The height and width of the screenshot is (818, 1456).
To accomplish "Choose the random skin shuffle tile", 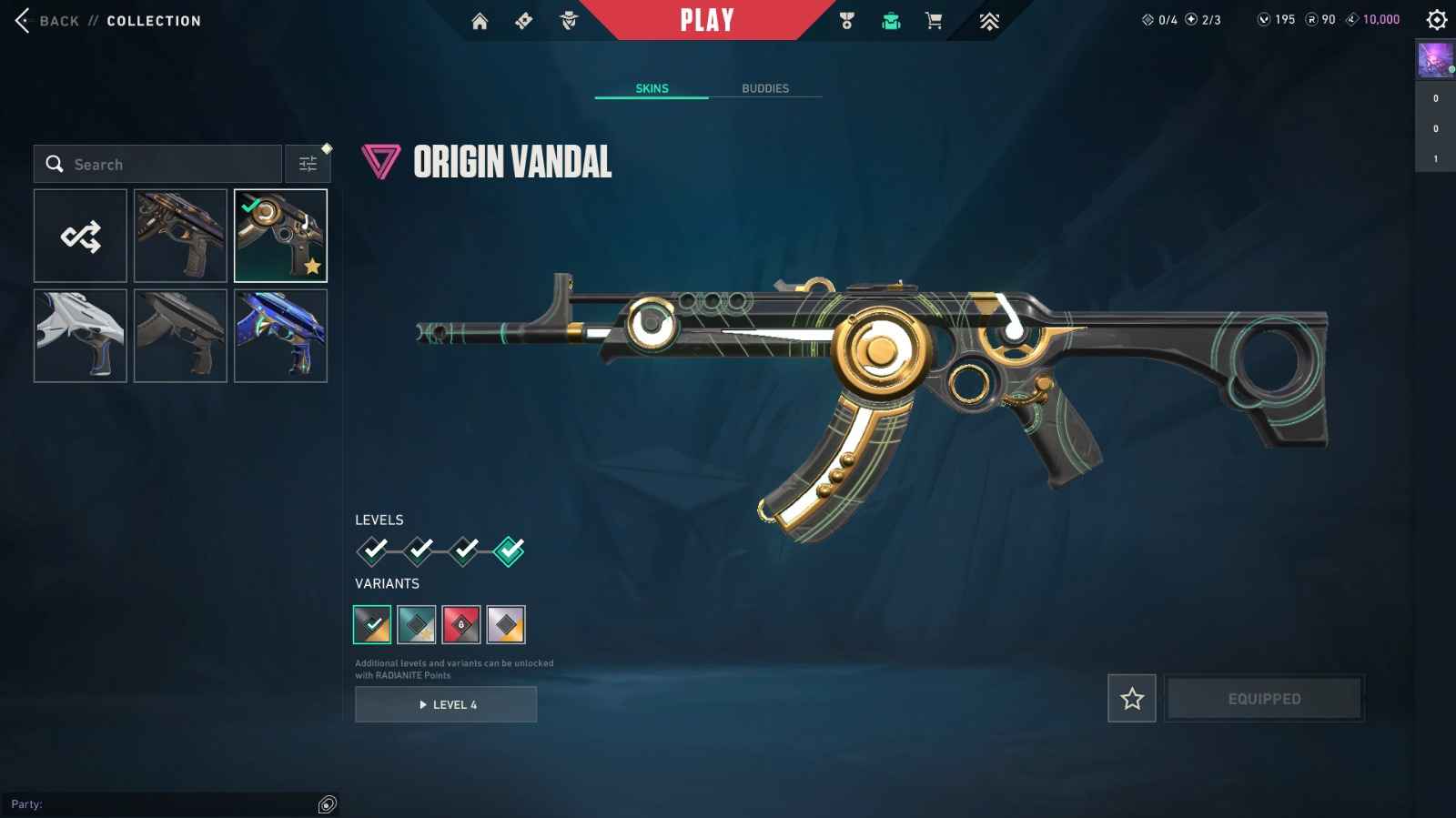I will (x=80, y=236).
